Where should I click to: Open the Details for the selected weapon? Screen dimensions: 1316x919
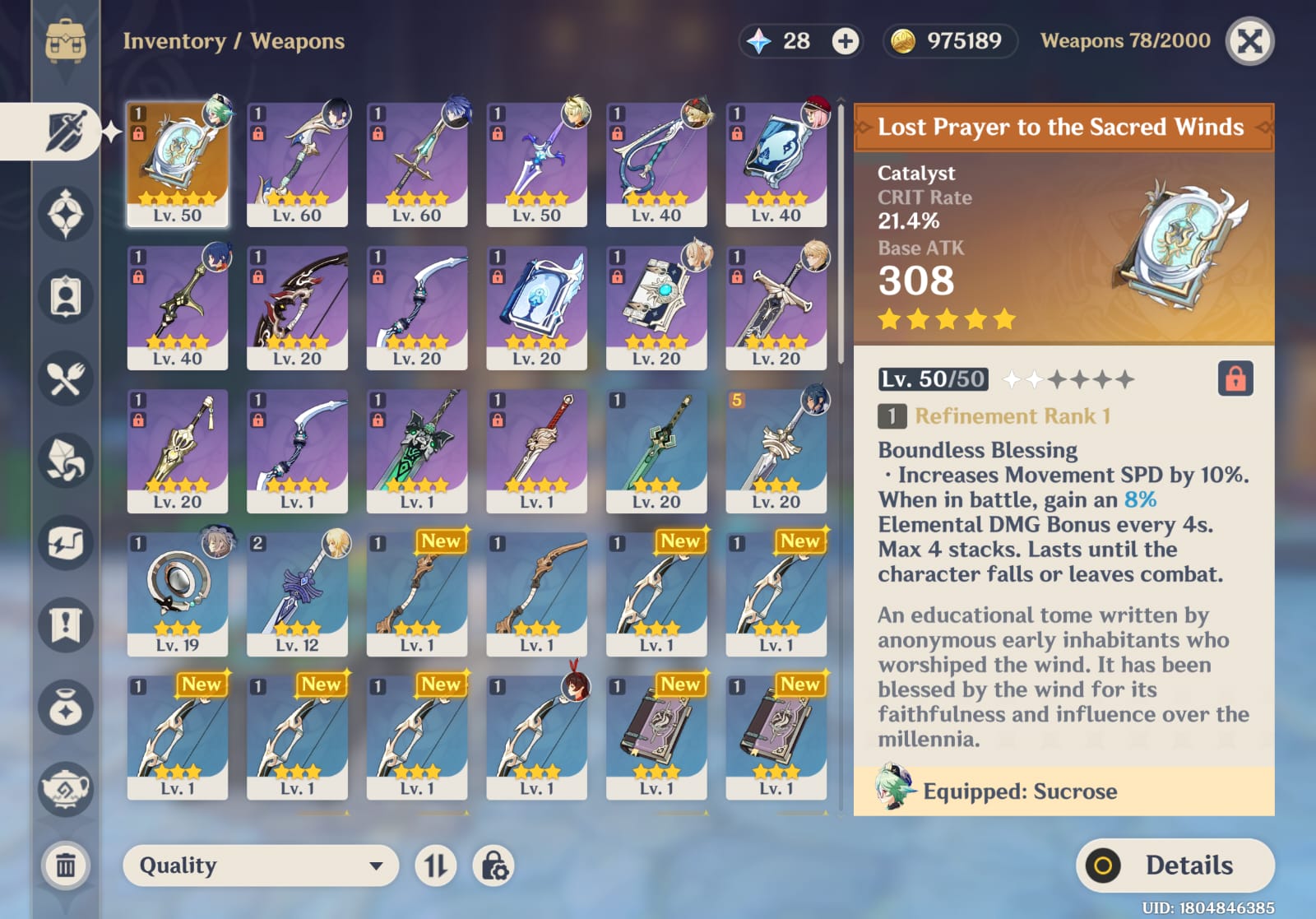pos(1175,866)
